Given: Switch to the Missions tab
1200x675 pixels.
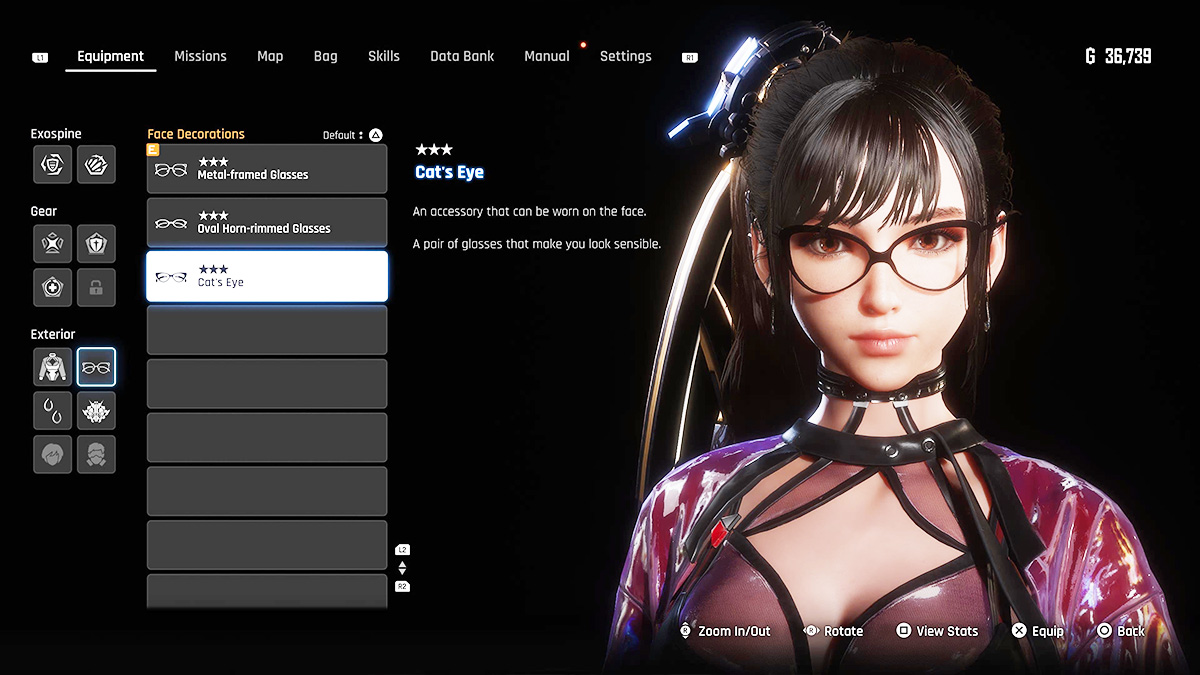Looking at the screenshot, I should [200, 56].
